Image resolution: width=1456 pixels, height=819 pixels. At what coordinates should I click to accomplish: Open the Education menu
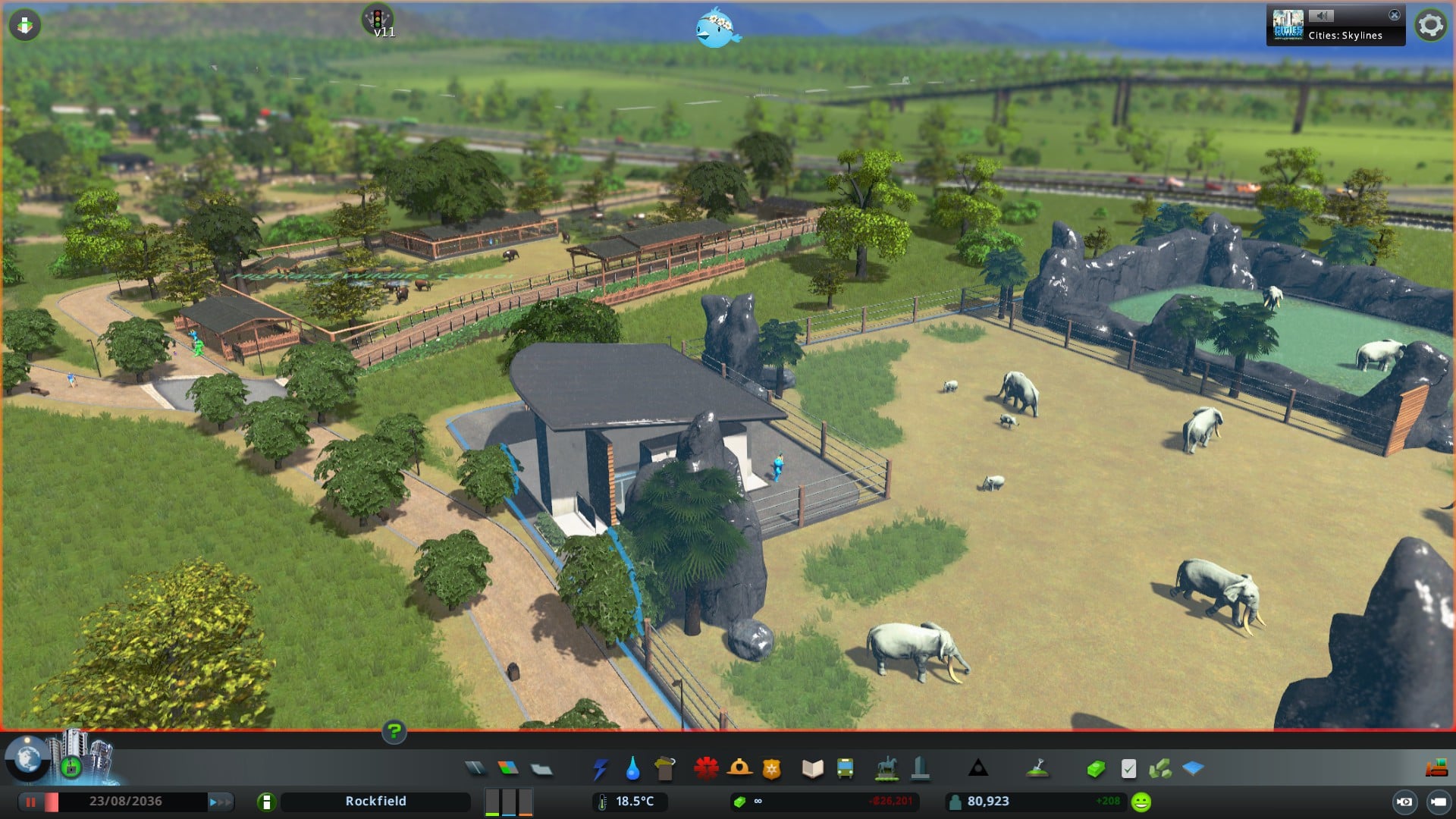[812, 769]
